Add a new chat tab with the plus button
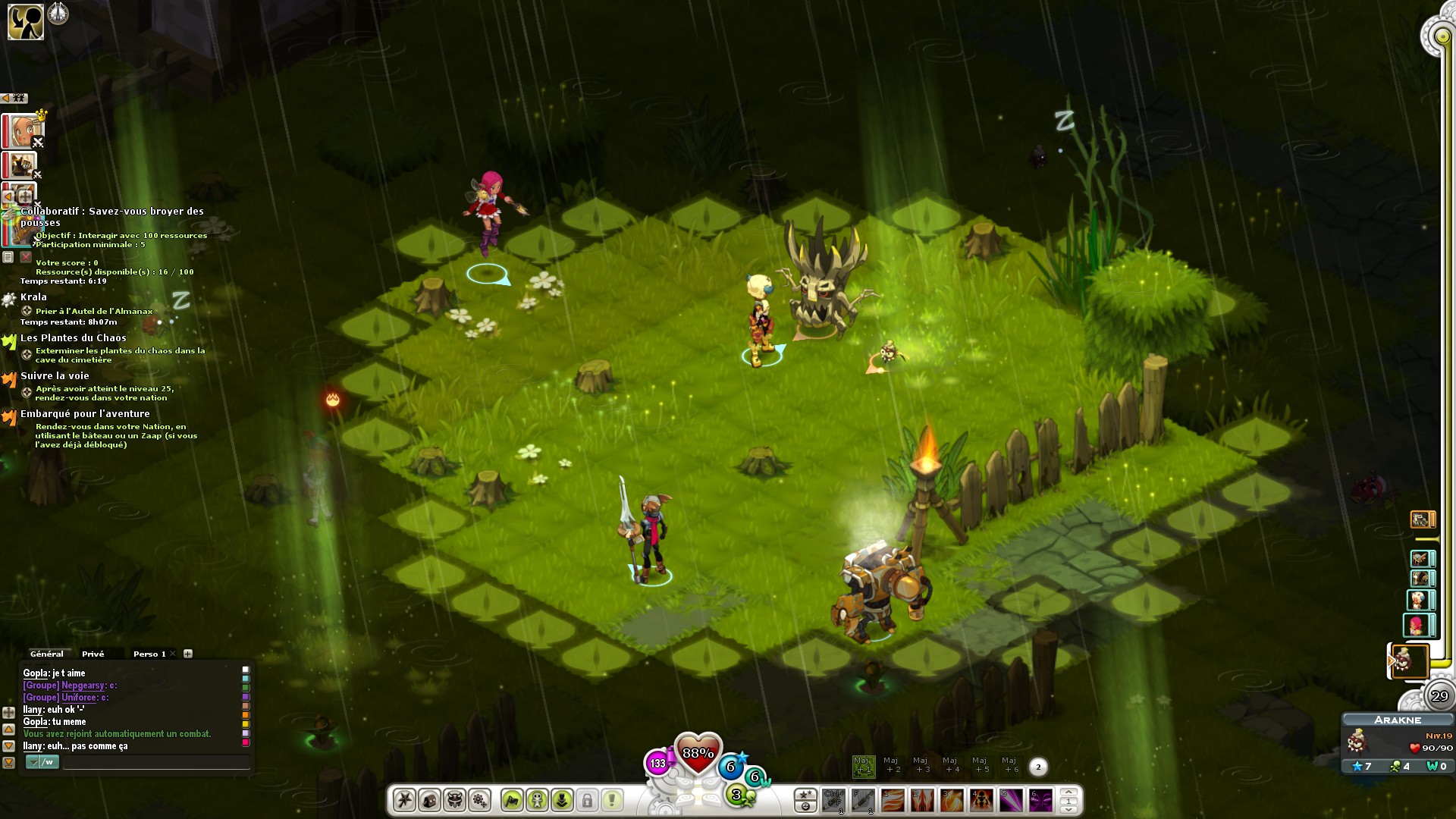1456x819 pixels. click(x=188, y=653)
